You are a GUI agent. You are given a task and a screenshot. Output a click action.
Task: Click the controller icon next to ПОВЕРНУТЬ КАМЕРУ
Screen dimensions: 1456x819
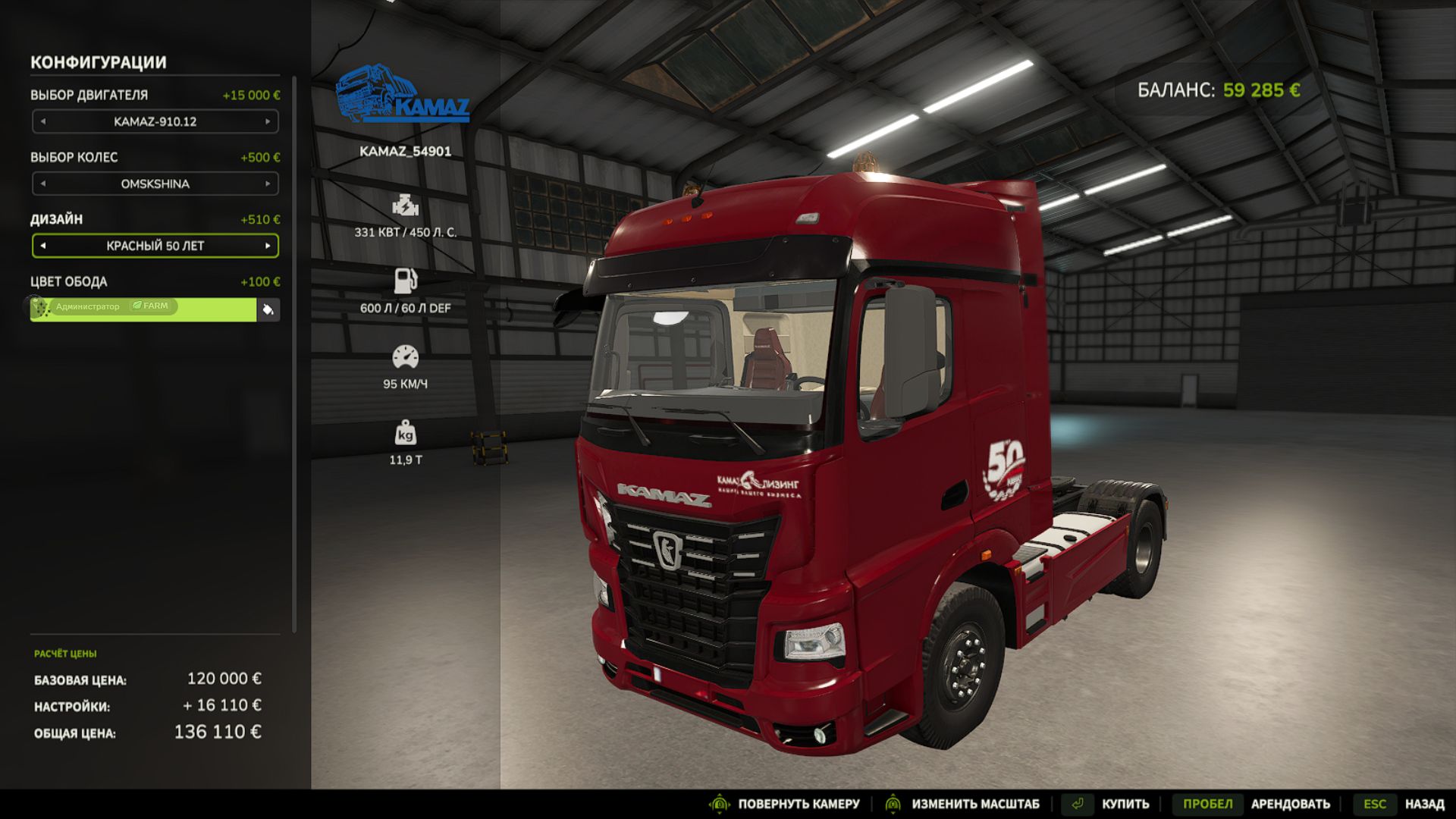pos(718,803)
